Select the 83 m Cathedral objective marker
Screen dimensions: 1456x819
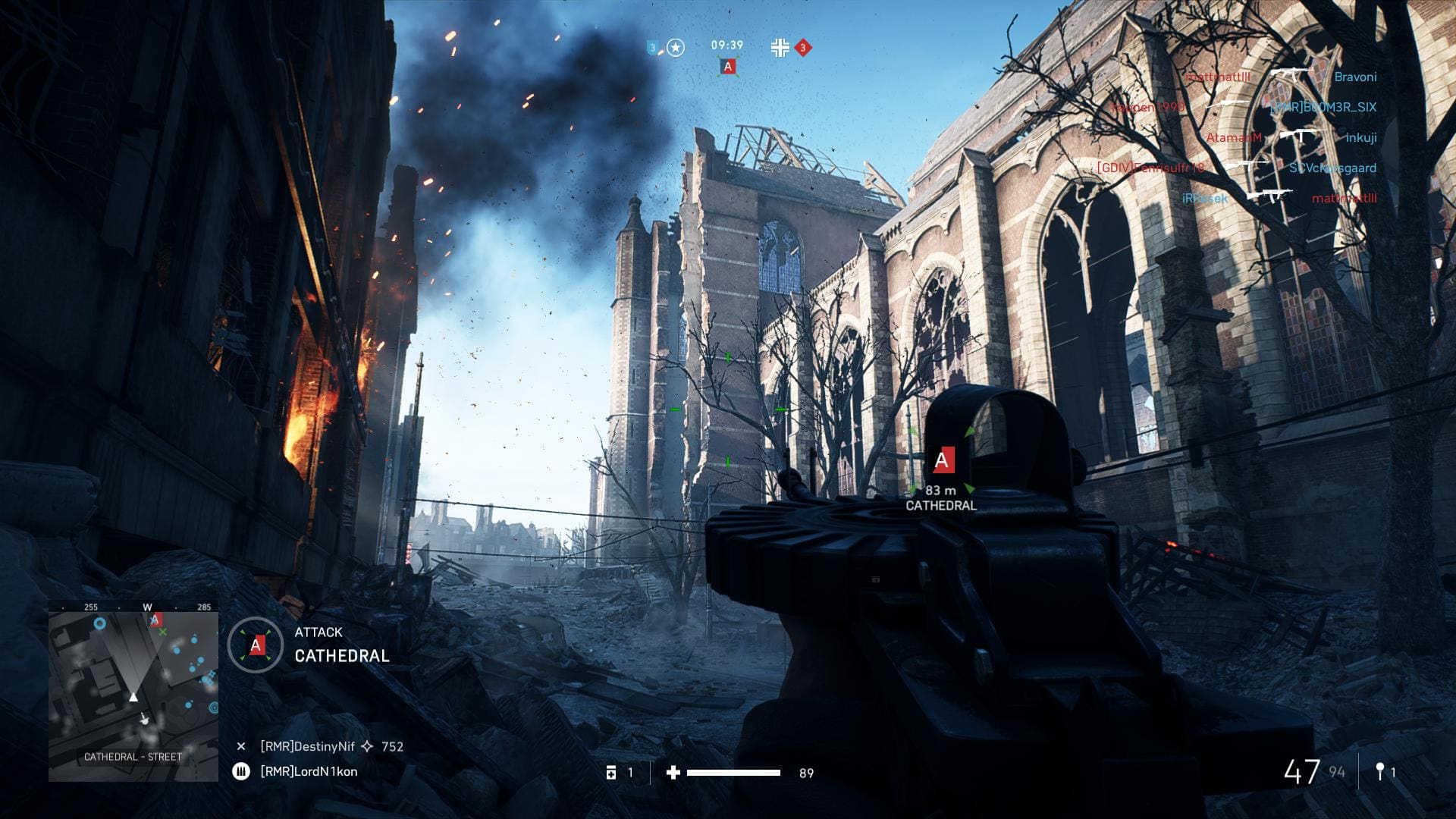pos(942,460)
